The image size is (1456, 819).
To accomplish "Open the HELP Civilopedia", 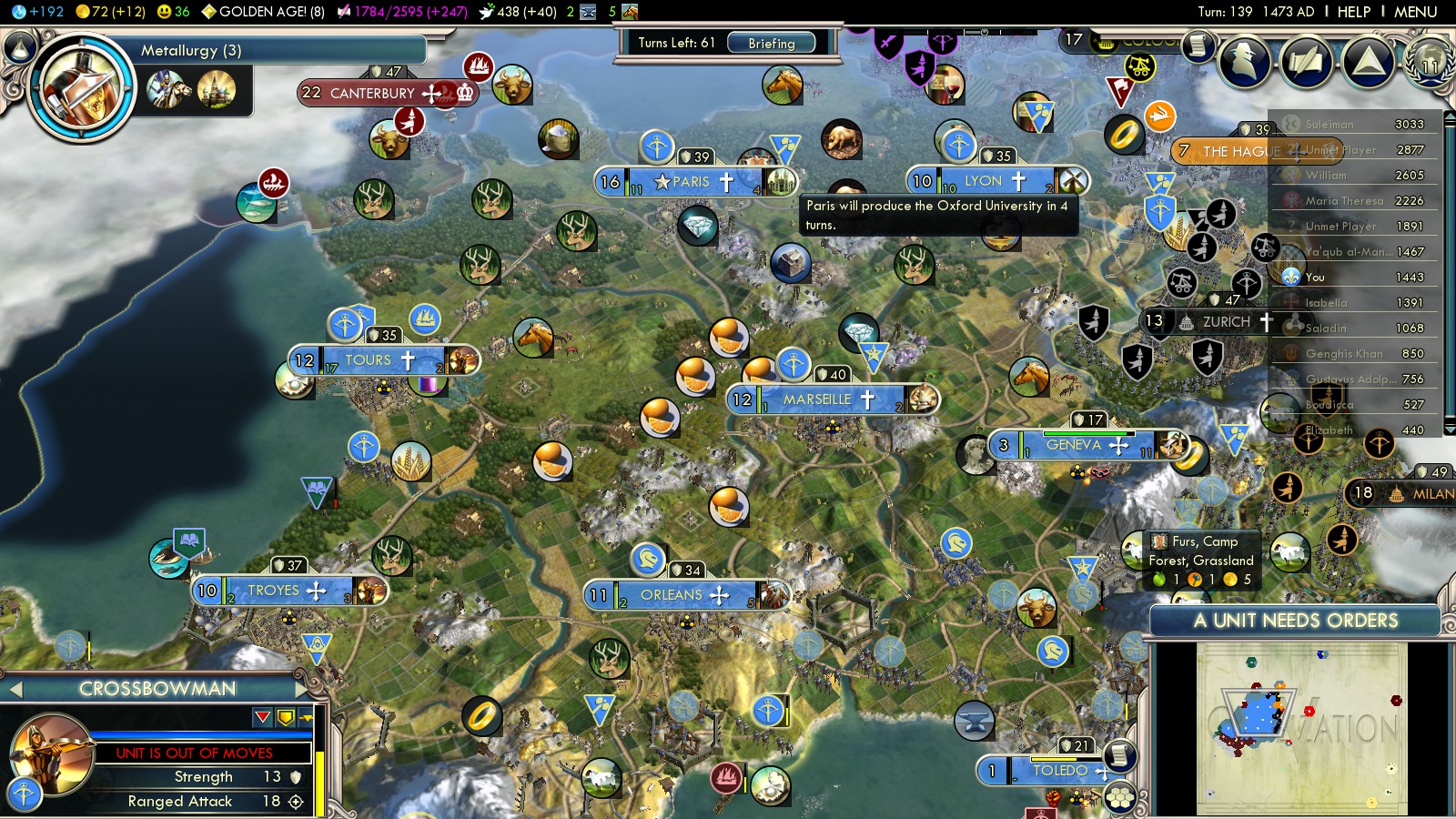I will click(1353, 12).
